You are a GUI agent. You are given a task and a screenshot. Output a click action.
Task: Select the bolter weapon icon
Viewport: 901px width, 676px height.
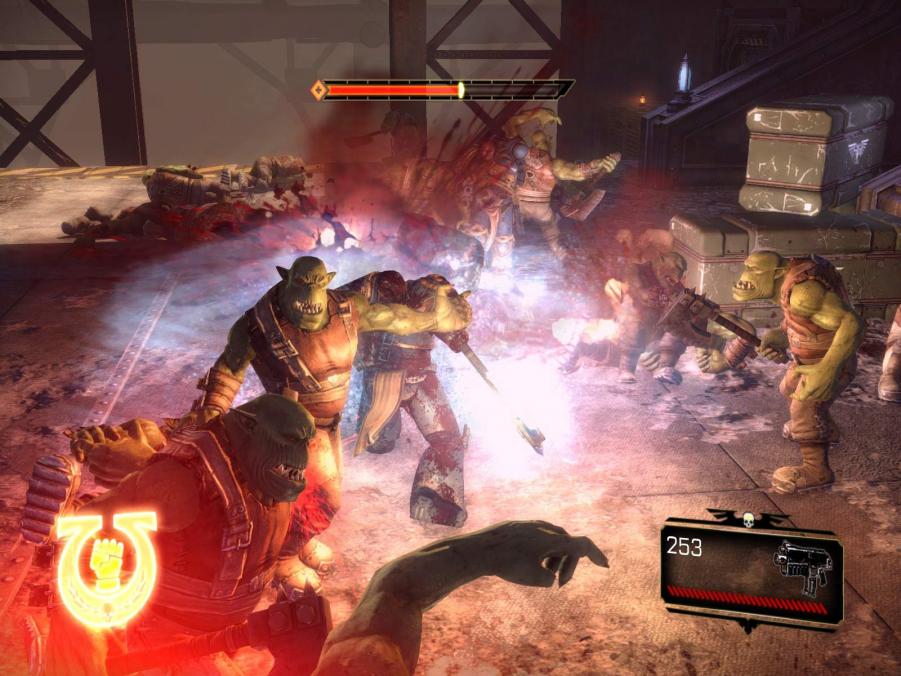point(803,566)
